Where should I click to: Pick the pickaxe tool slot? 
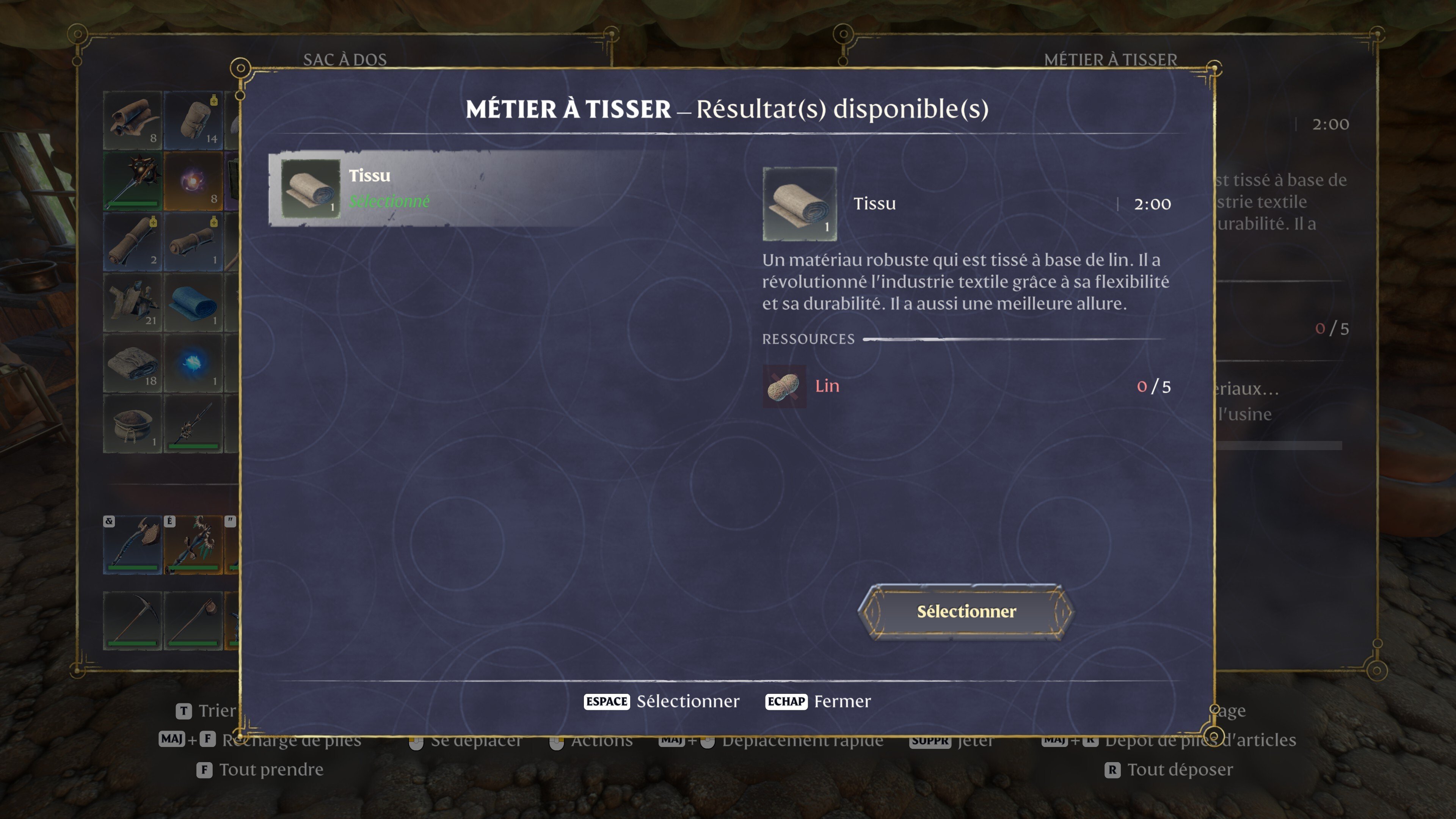coord(132,621)
